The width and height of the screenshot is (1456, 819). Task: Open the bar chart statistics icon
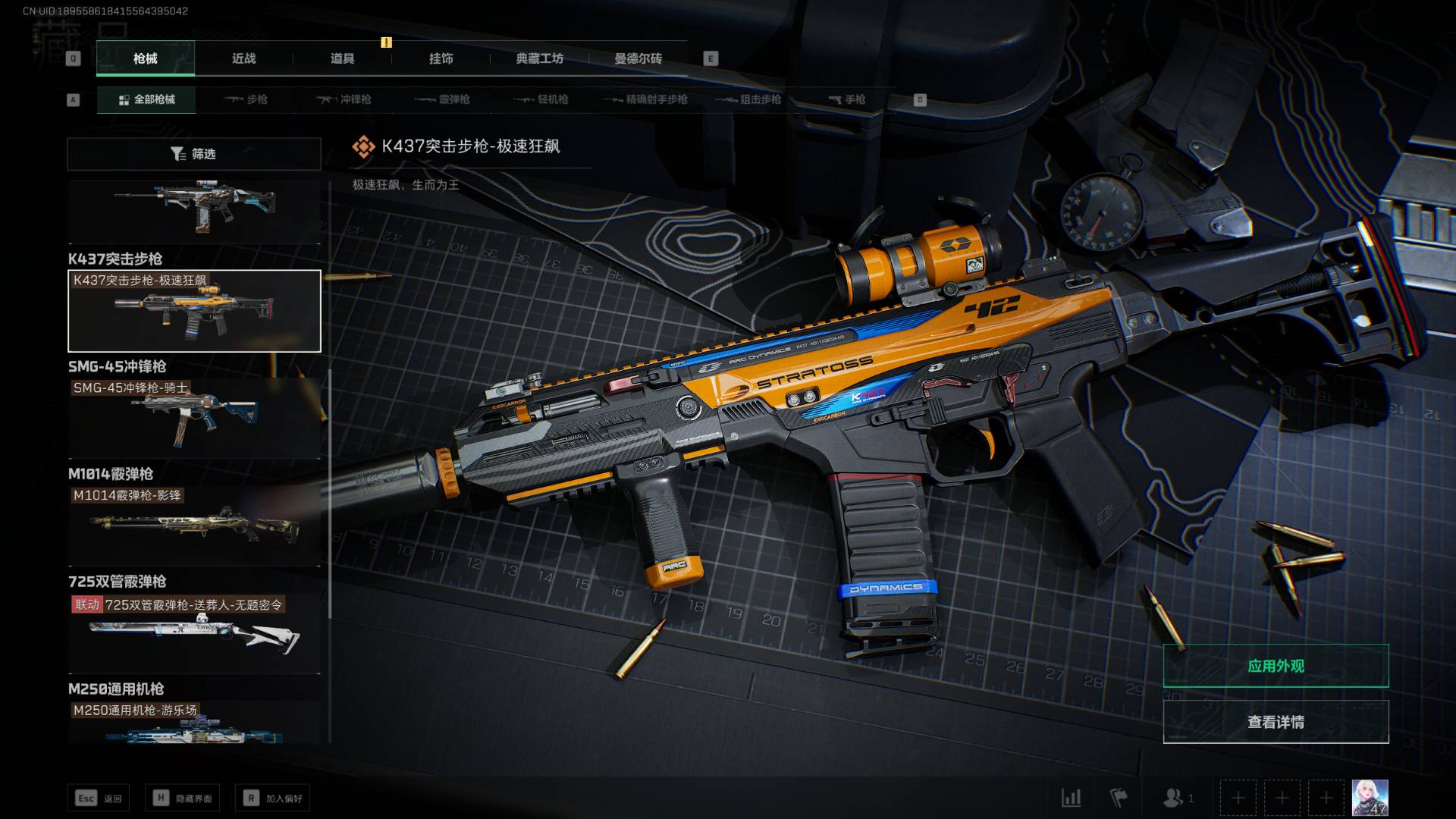click(1072, 798)
